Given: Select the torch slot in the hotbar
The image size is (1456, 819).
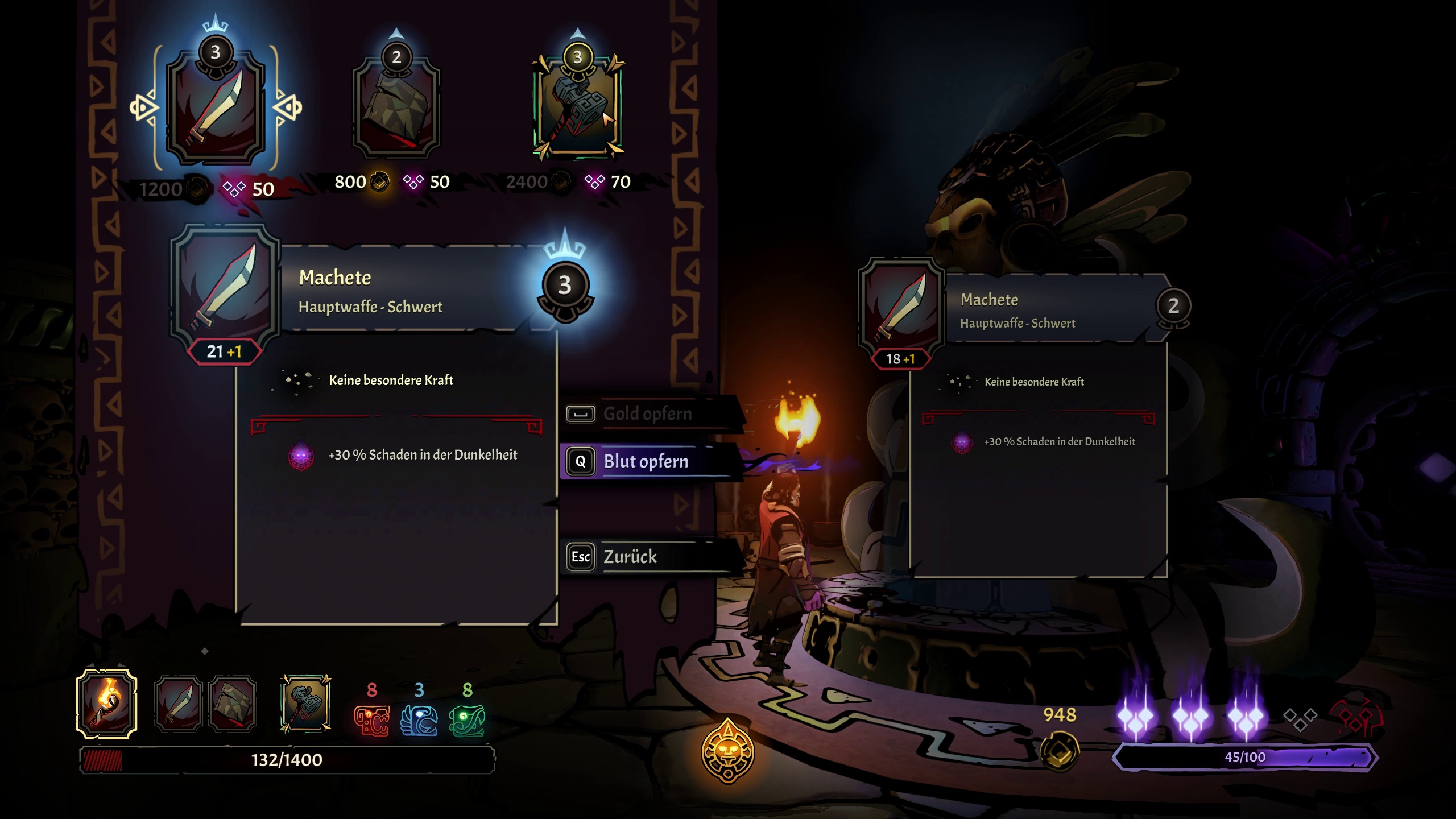Looking at the screenshot, I should coord(107,704).
